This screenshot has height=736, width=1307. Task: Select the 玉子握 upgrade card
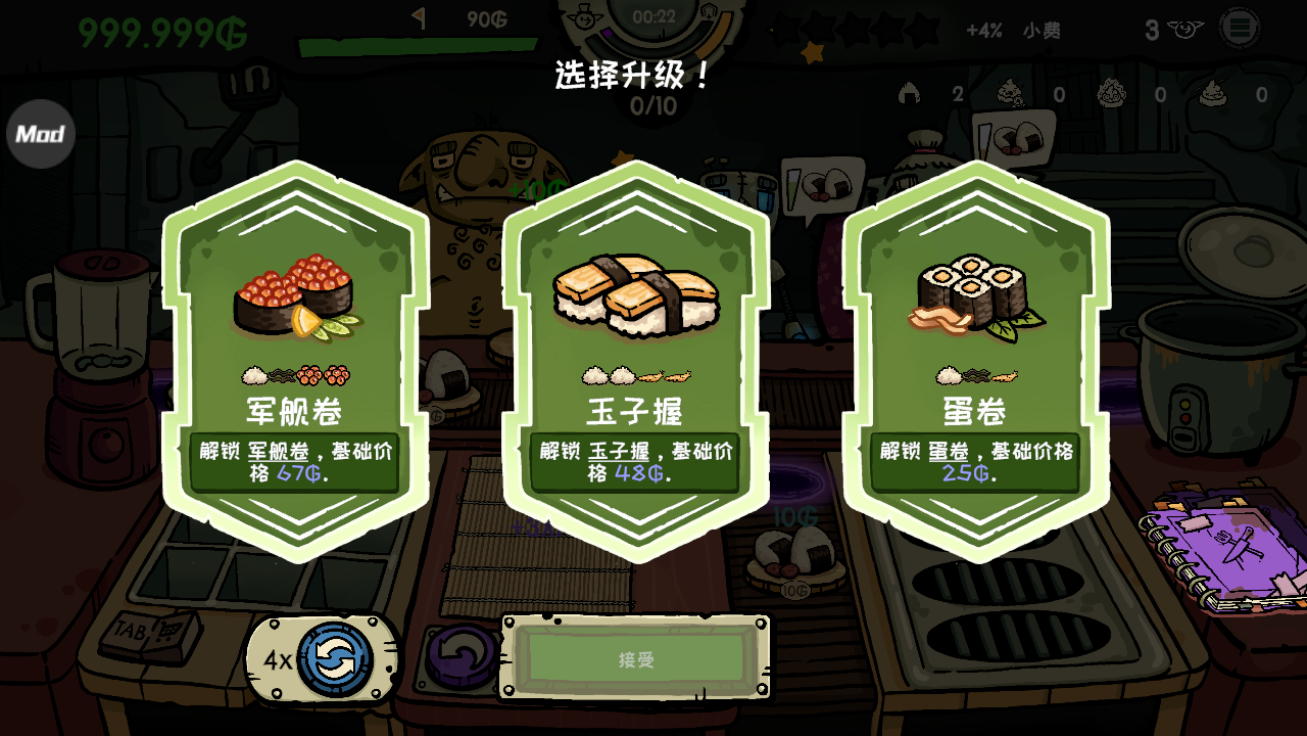click(x=635, y=360)
